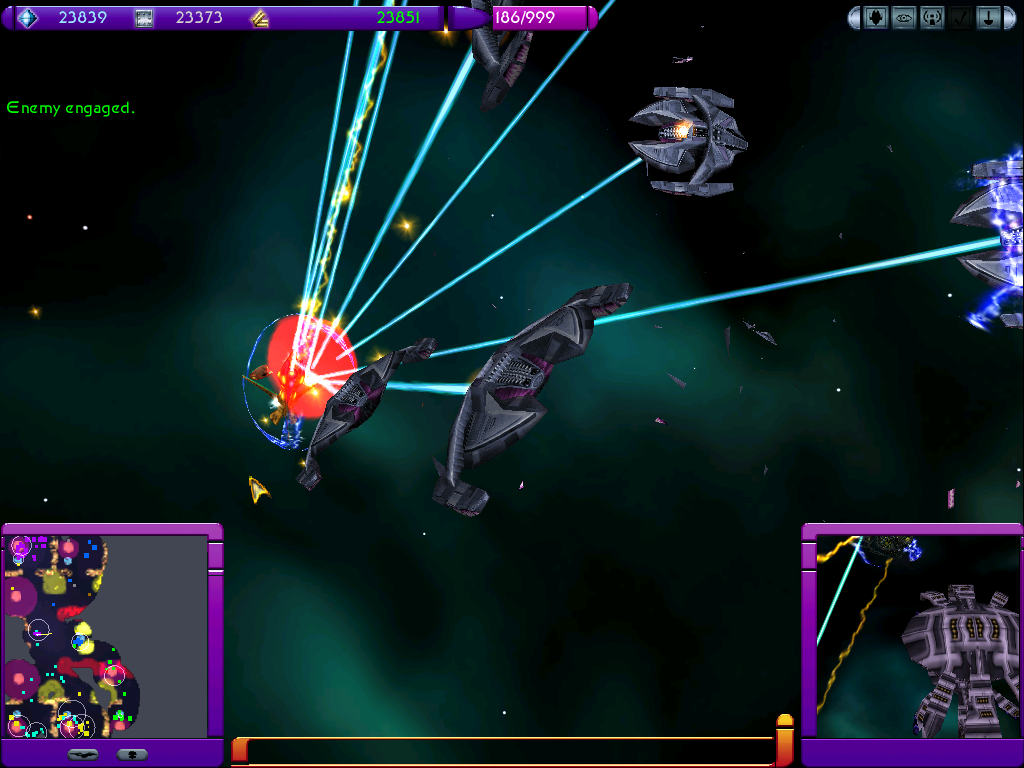Click the ship silhouette icon in the top toolbar

click(x=876, y=18)
